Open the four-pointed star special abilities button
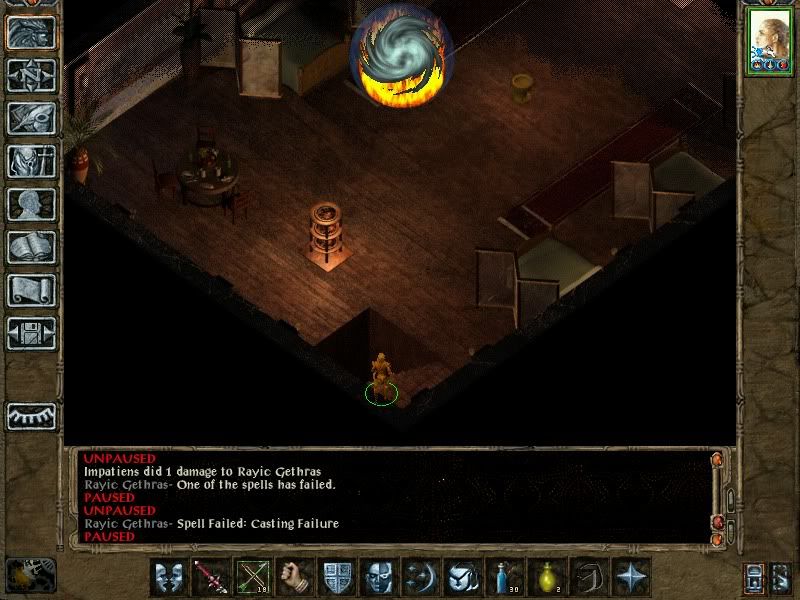800x600 pixels. click(x=631, y=577)
